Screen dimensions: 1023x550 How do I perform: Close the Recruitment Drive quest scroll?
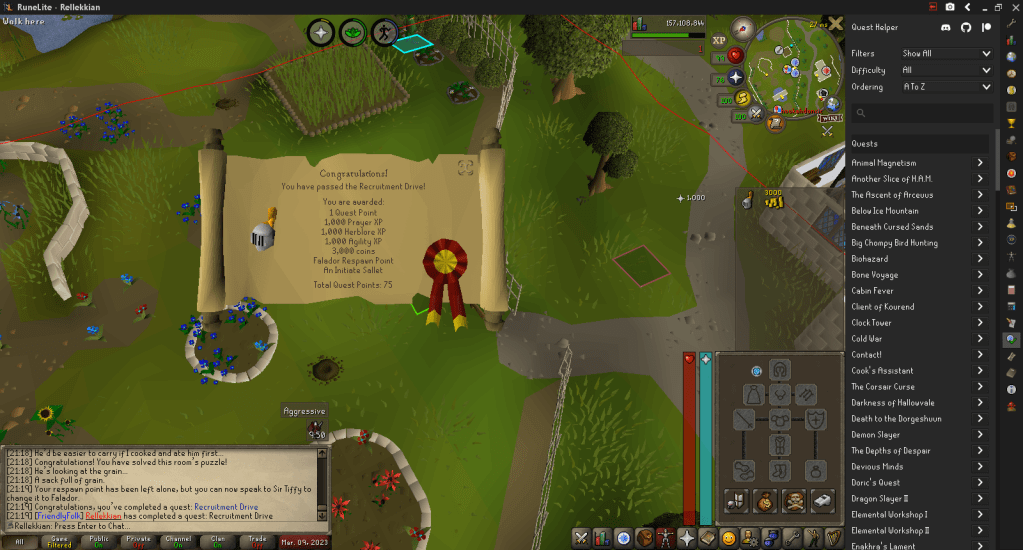pyautogui.click(x=465, y=168)
